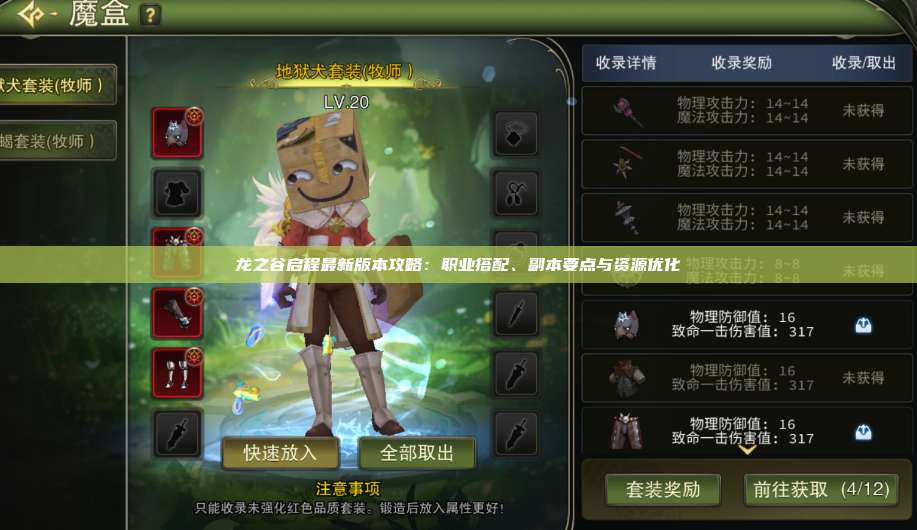Choose the equipped gloves slot

(177, 313)
